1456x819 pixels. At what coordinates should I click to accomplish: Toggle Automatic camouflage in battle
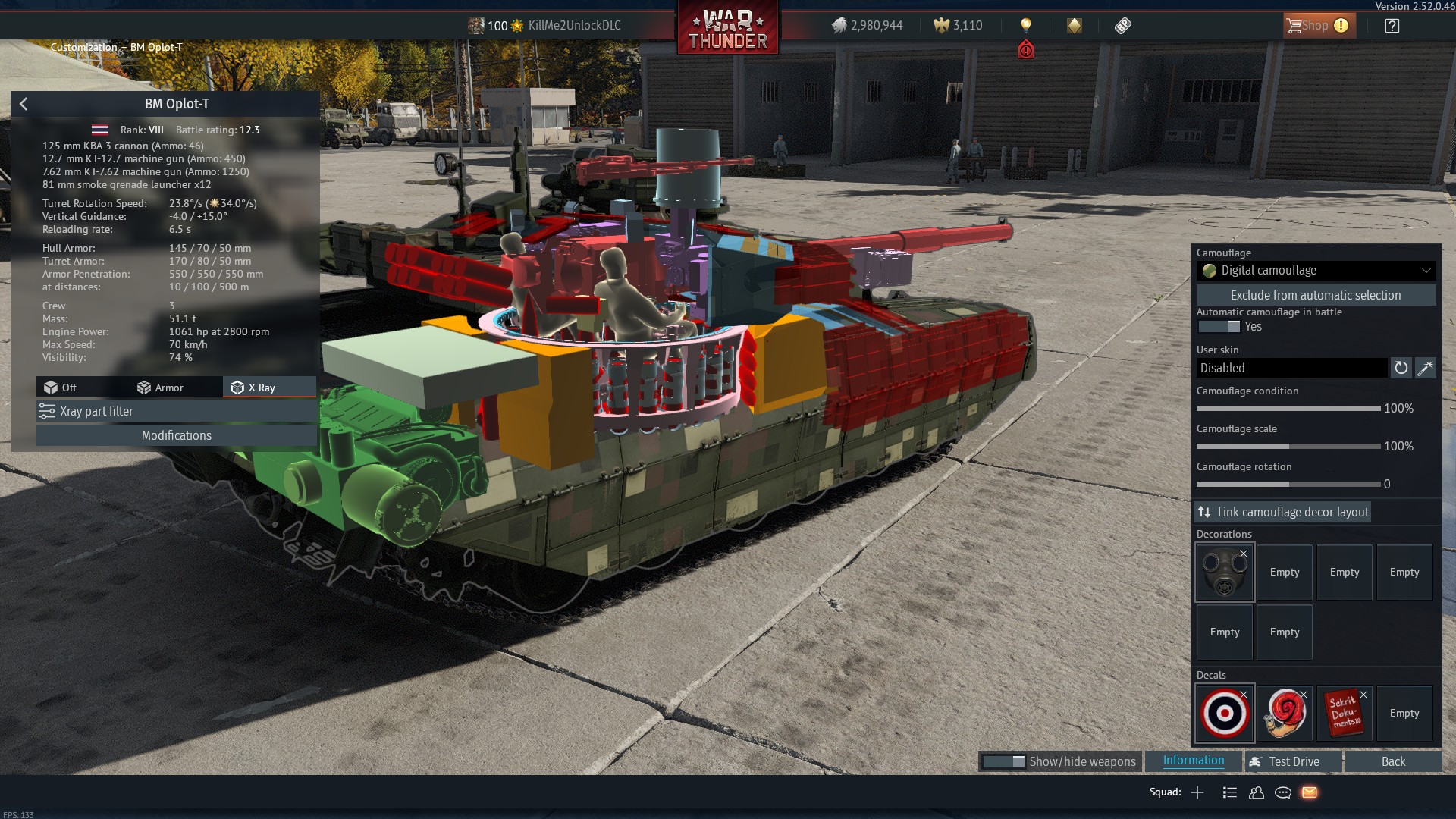pos(1219,327)
